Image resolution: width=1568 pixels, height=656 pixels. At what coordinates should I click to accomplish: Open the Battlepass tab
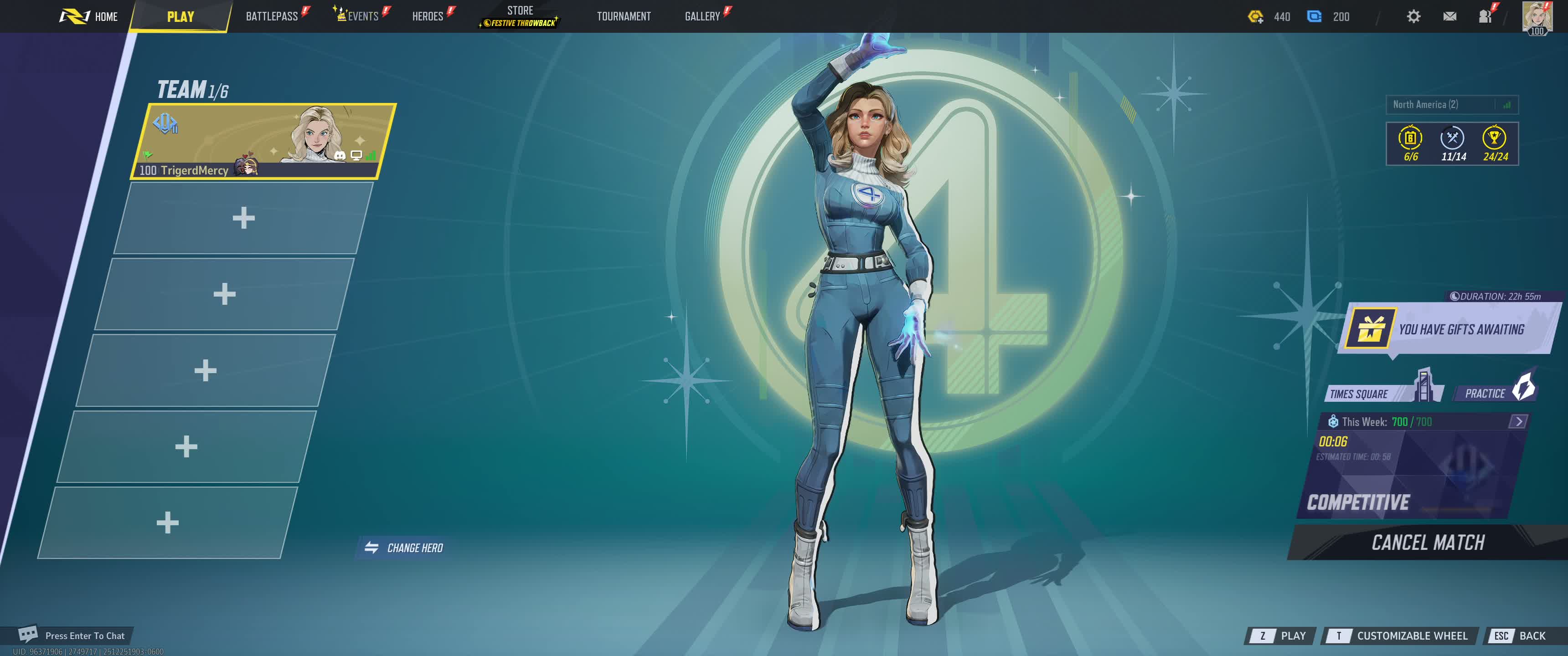point(272,16)
